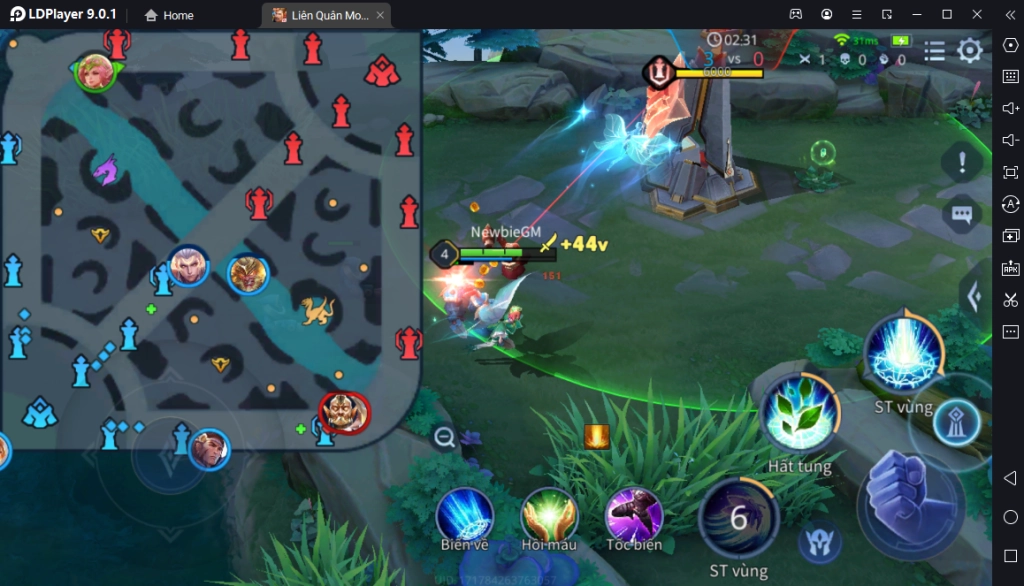The height and width of the screenshot is (586, 1024).
Task: Tap the ST vùng skill showing cooldown 6
Action: pyautogui.click(x=738, y=517)
